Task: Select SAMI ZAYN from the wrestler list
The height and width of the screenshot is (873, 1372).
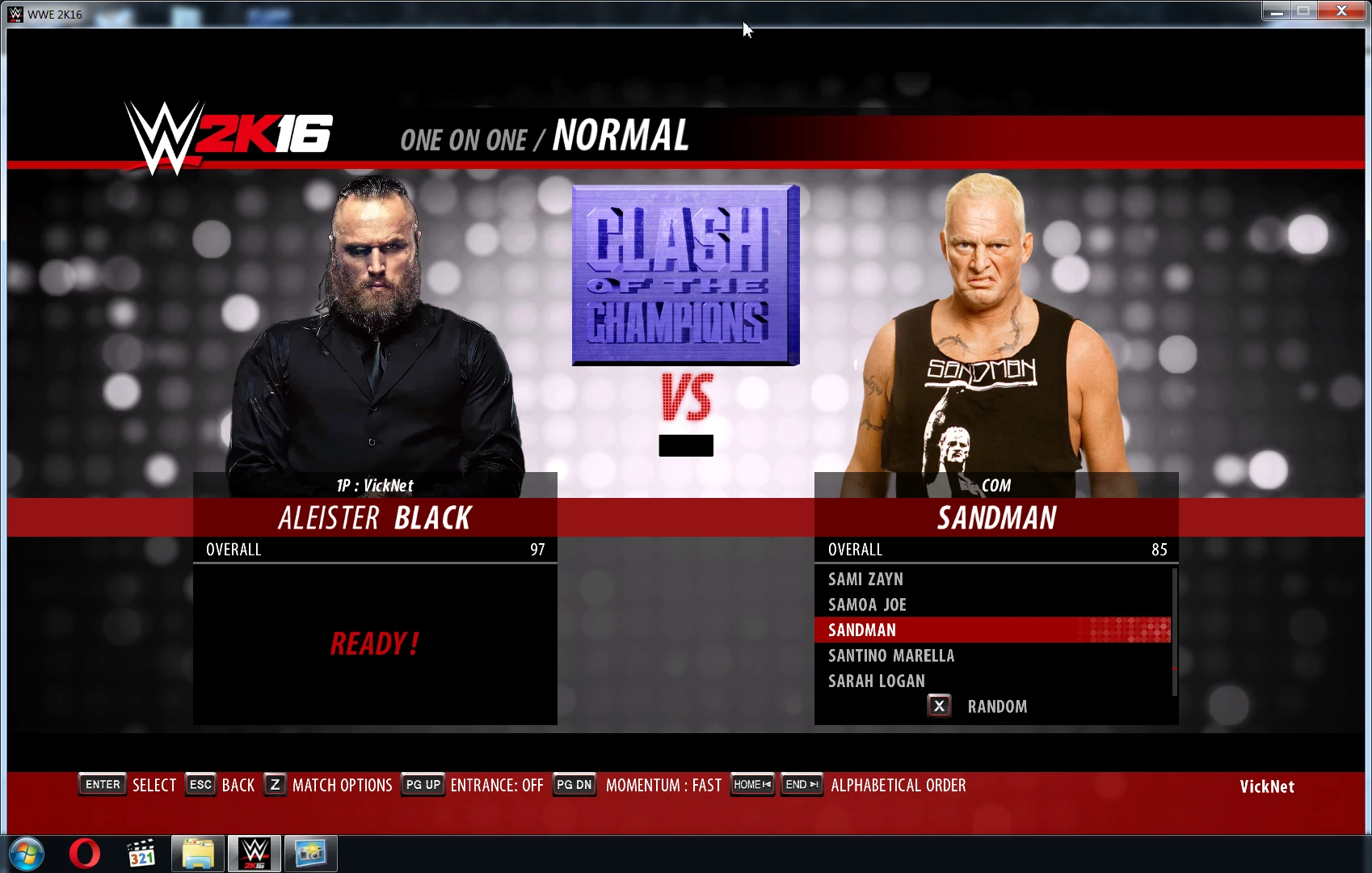Action: click(x=865, y=579)
